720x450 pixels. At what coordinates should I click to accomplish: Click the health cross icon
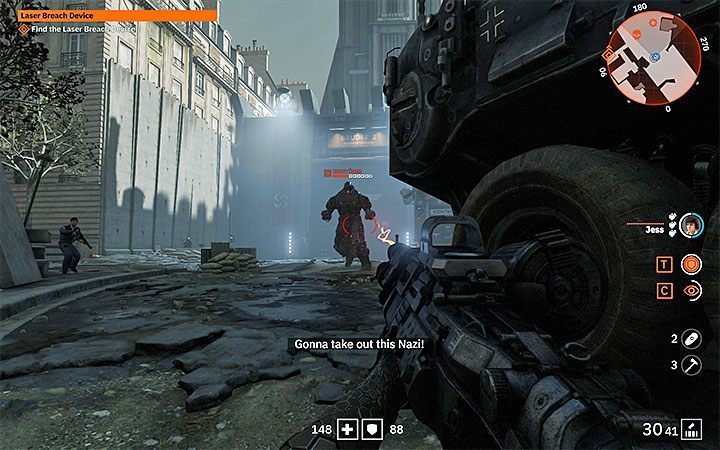tap(346, 429)
